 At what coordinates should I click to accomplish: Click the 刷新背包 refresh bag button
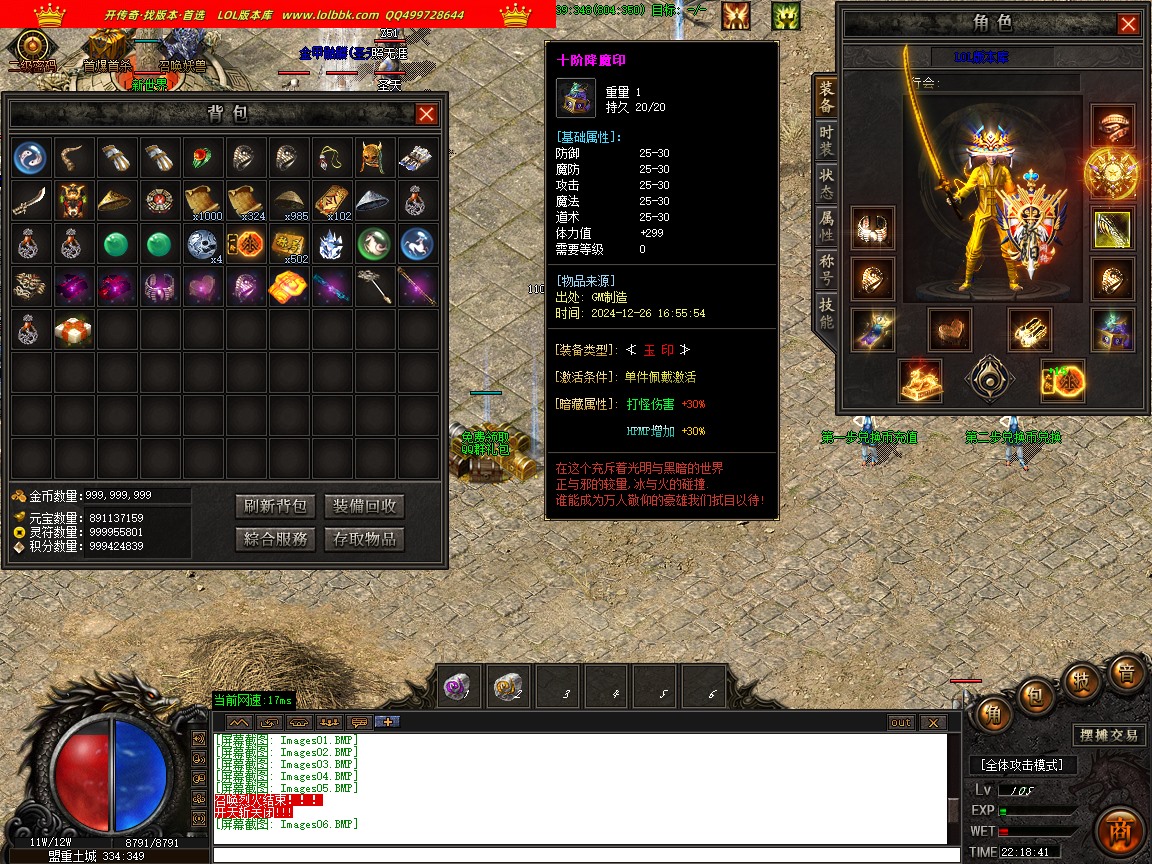276,506
